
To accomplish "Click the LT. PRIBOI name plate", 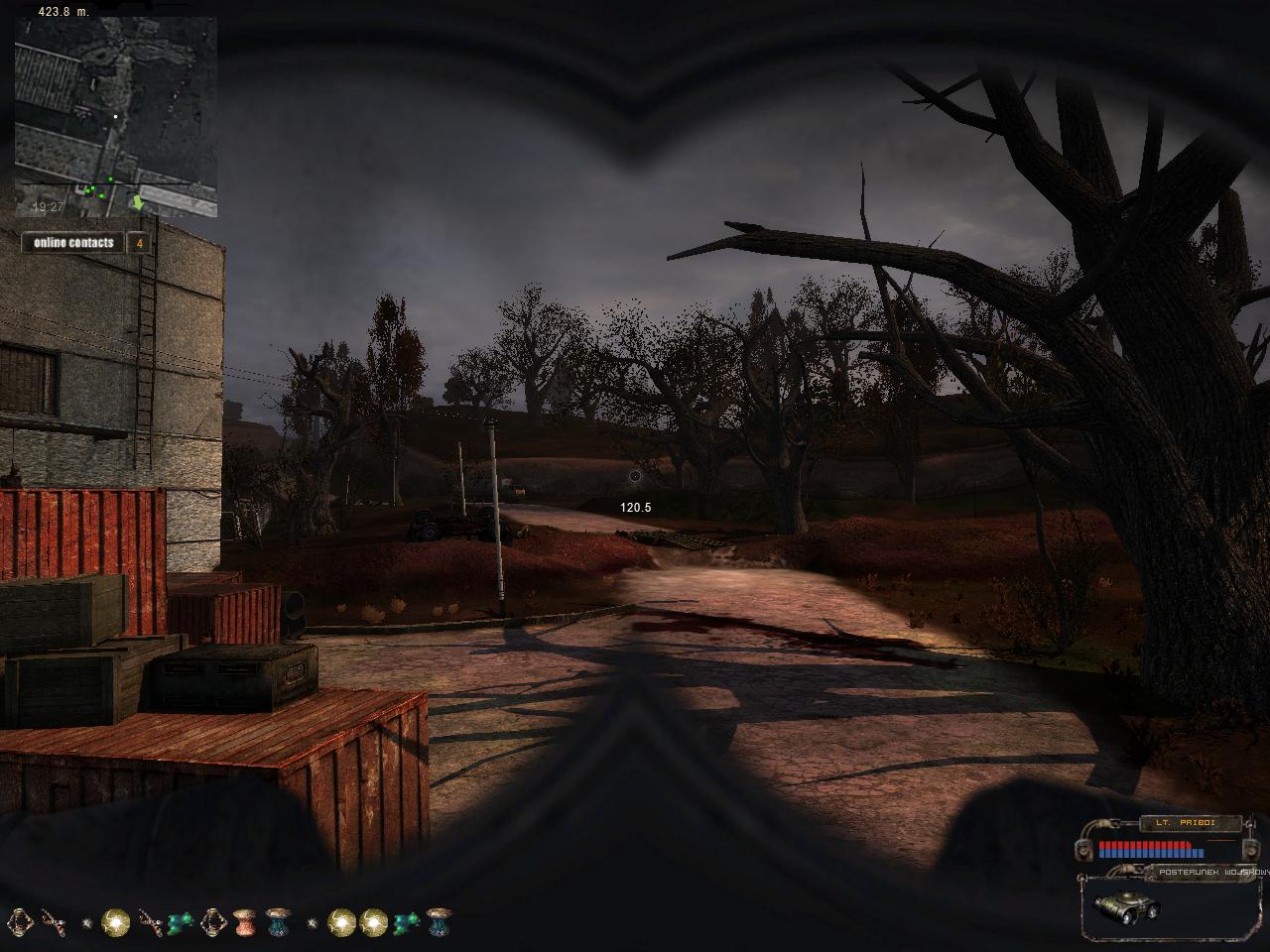I will click(x=1191, y=823).
